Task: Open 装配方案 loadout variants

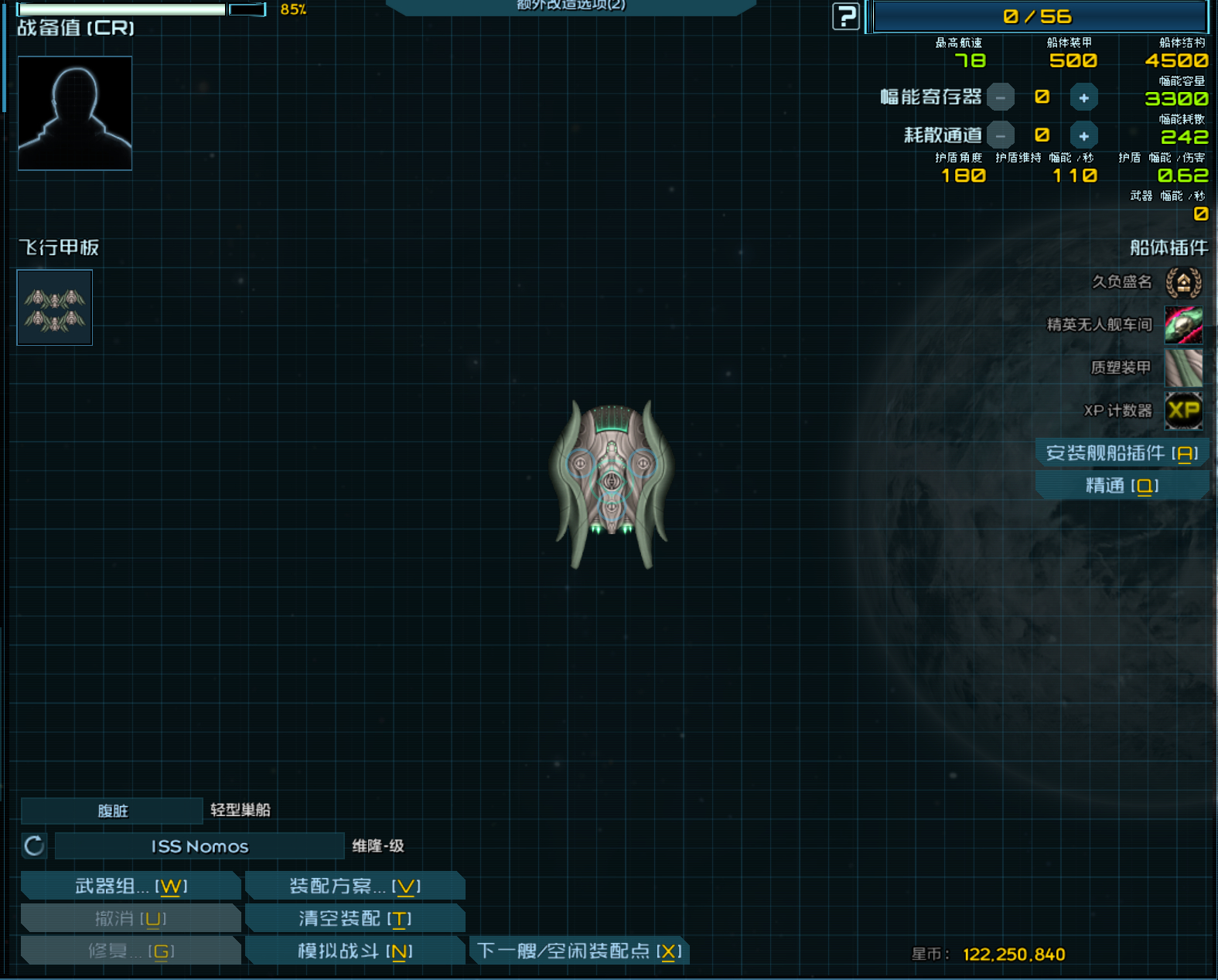Action: [355, 886]
